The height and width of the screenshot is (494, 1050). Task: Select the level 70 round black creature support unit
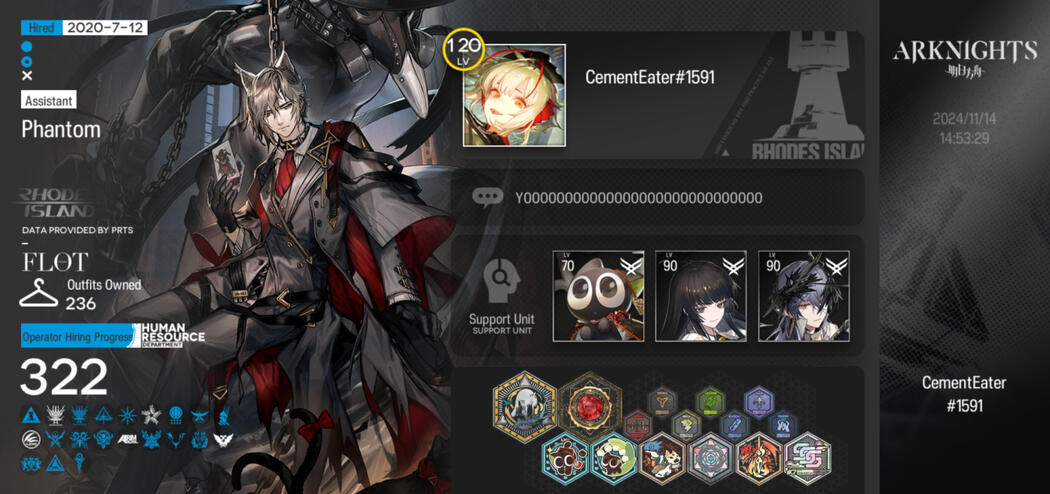(598, 296)
